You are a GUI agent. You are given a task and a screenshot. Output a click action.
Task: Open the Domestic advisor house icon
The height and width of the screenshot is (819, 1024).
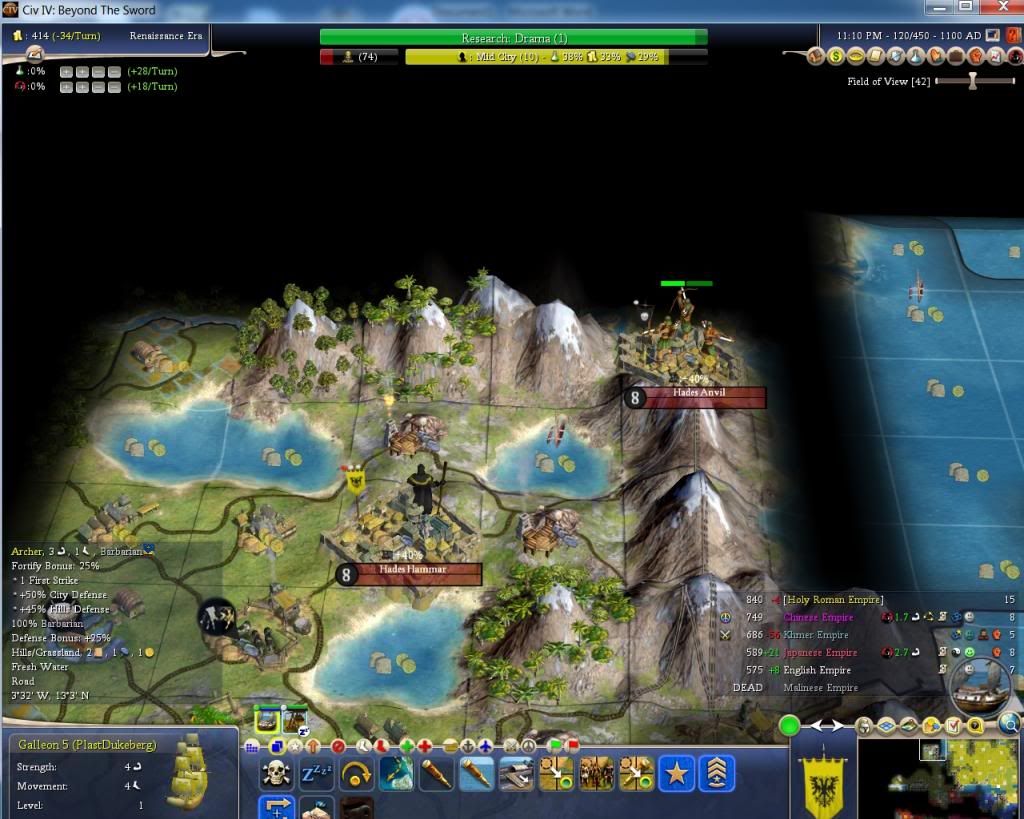815,56
